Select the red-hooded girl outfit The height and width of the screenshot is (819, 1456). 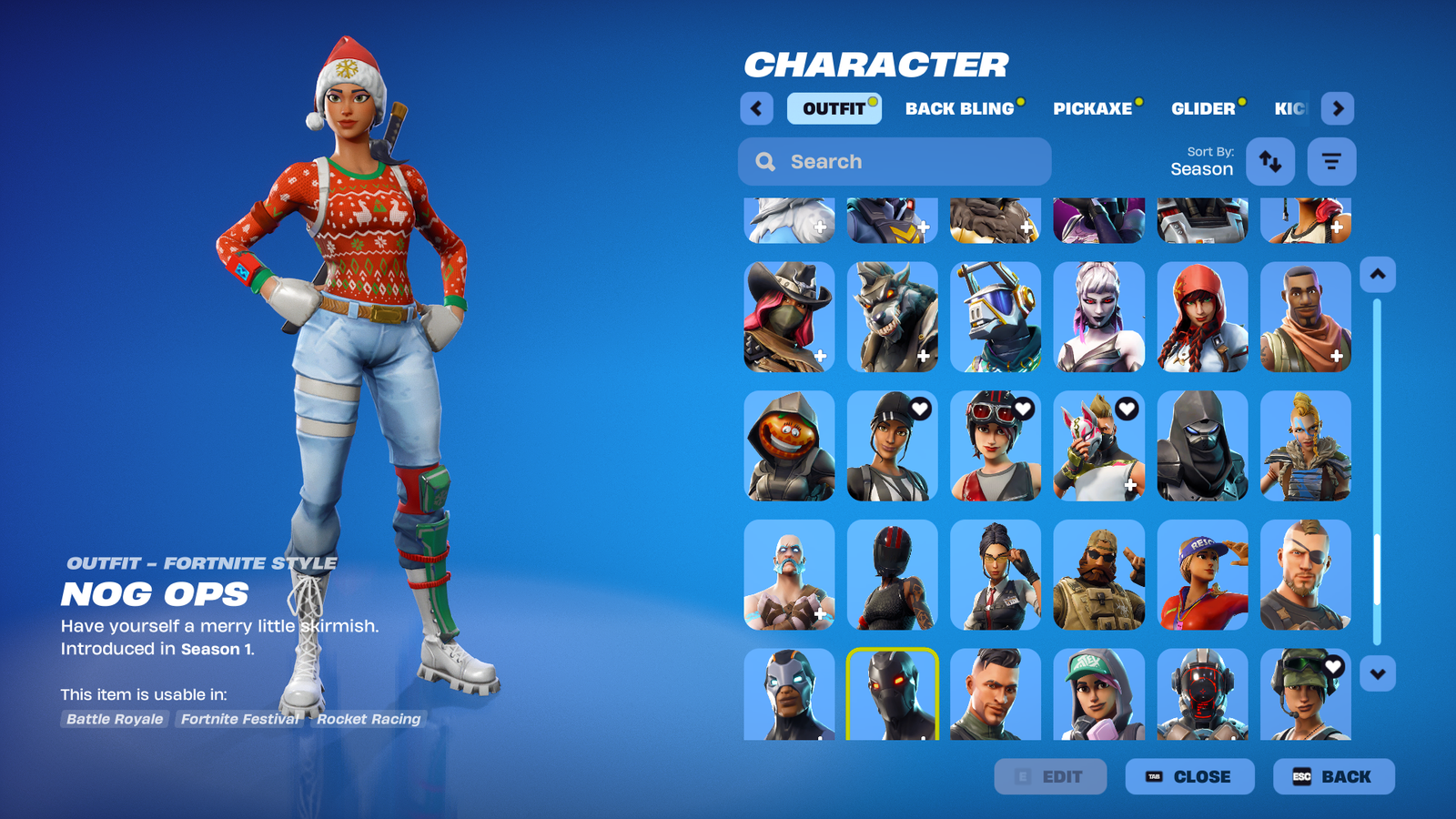click(x=1202, y=317)
